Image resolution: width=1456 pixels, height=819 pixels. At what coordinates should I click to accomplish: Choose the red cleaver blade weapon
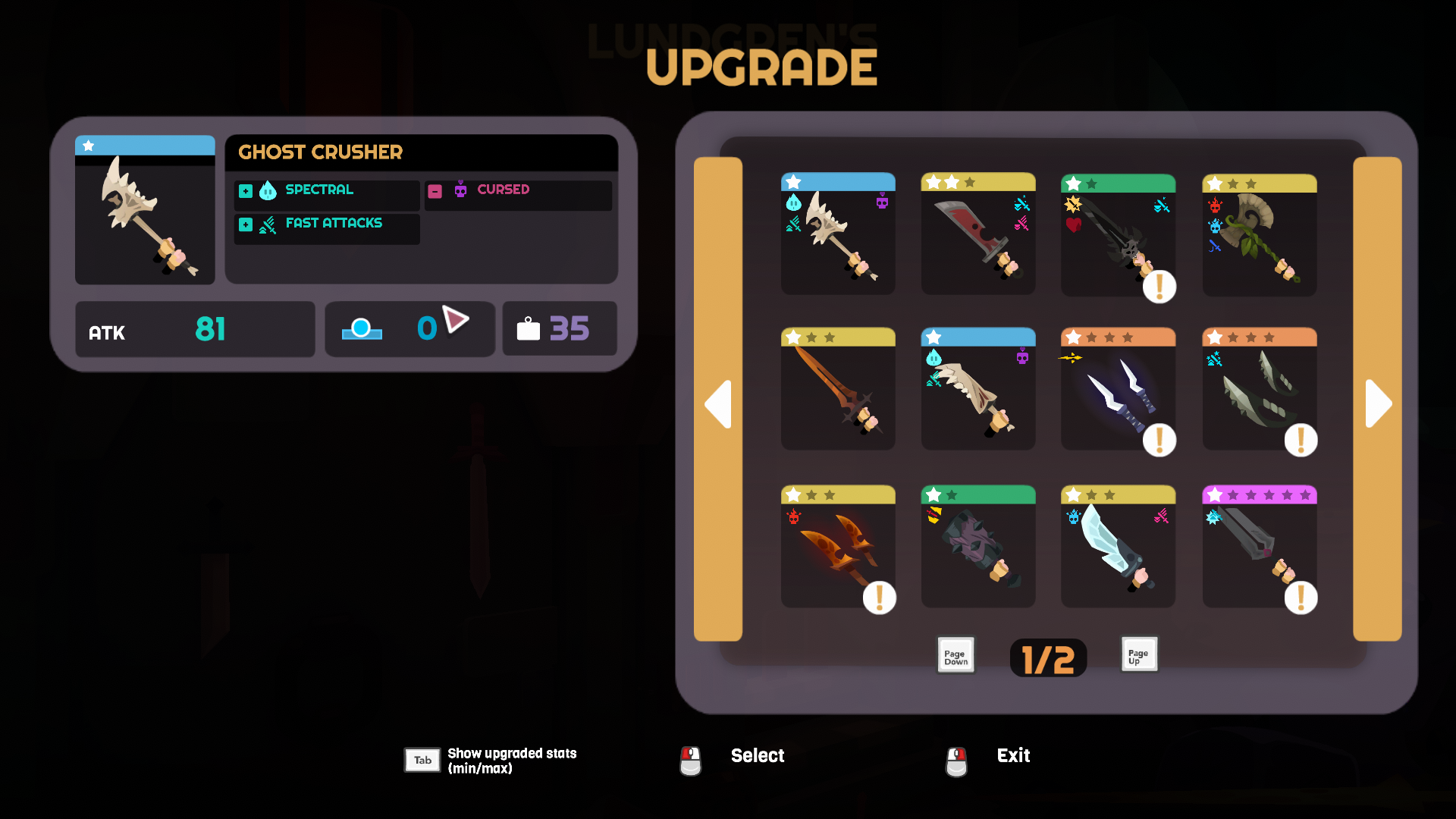[978, 235]
